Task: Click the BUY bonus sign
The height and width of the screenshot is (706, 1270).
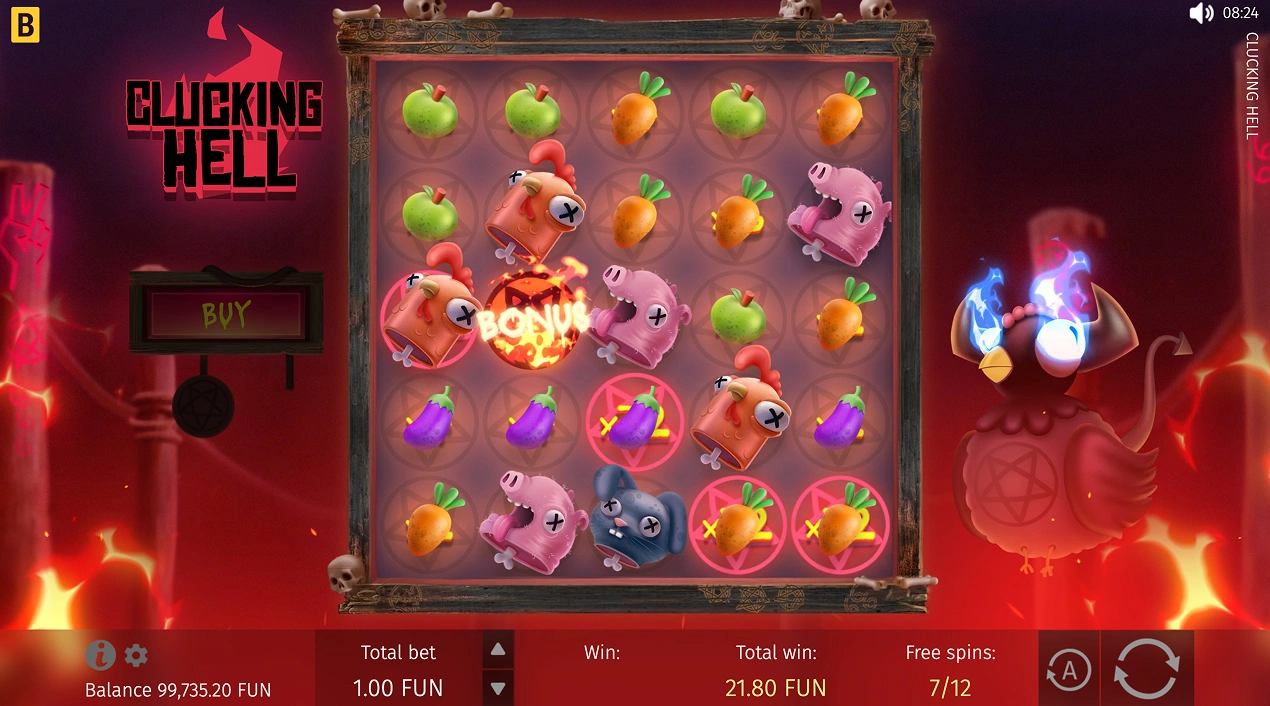Action: (226, 314)
